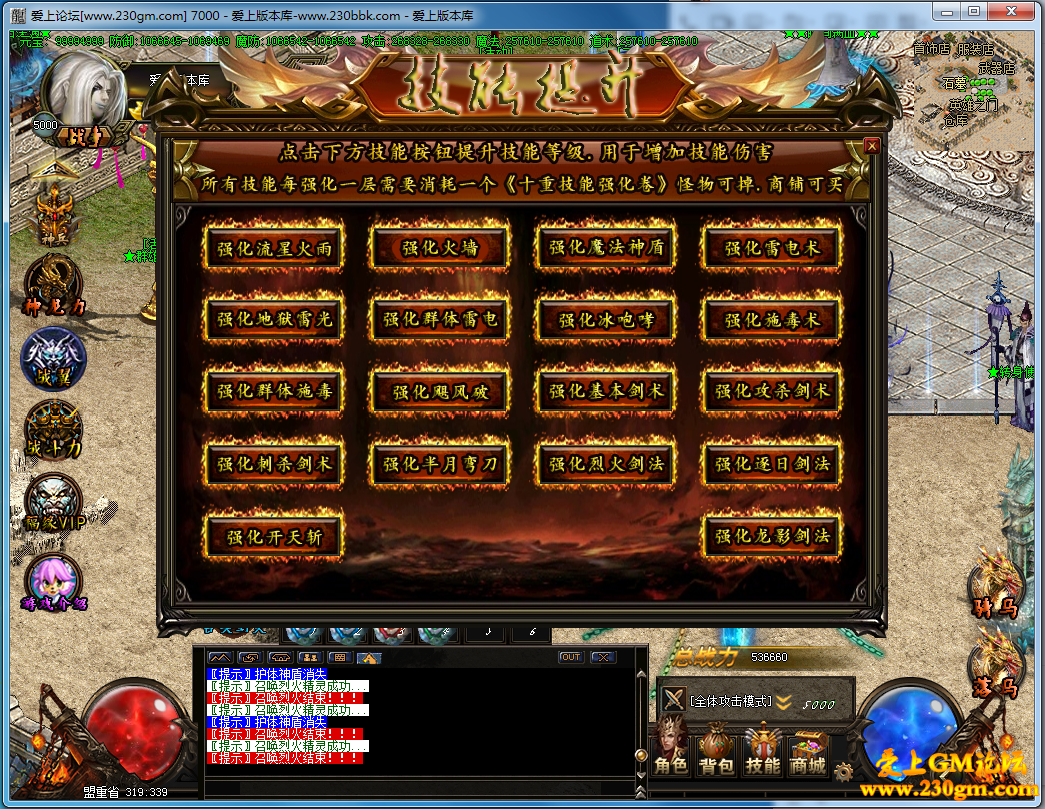Upgrade the 强化刺杀剑术 skill
The image size is (1045, 809).
tap(273, 464)
